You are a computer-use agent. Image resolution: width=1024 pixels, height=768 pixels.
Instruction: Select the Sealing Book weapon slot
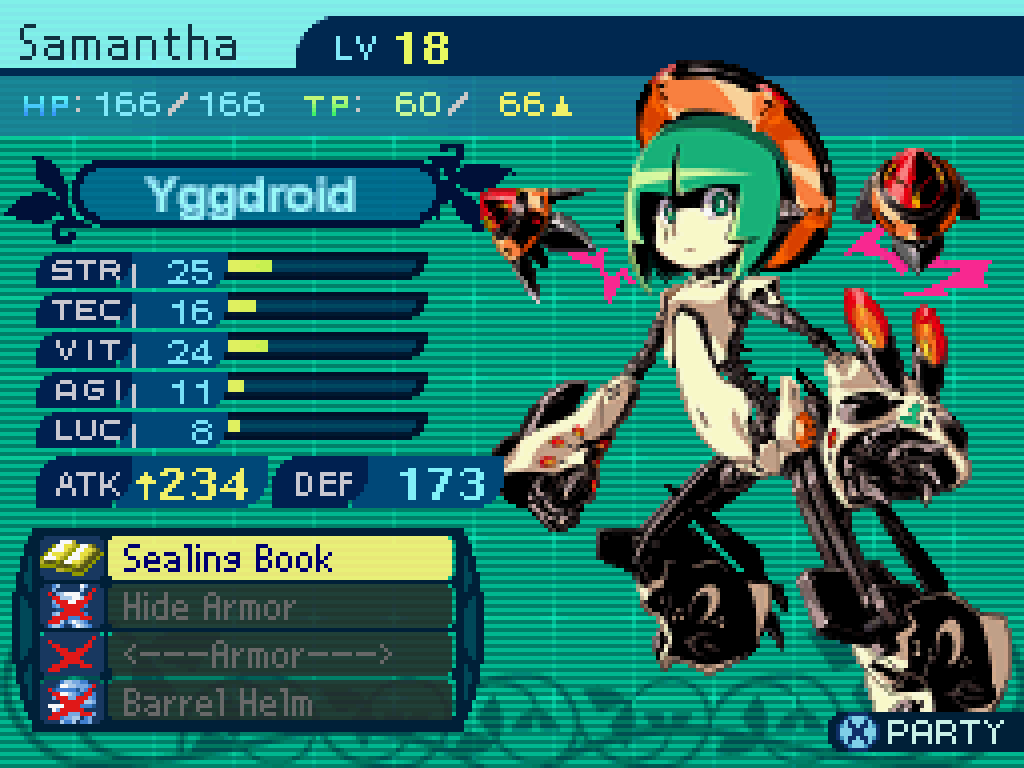click(278, 558)
